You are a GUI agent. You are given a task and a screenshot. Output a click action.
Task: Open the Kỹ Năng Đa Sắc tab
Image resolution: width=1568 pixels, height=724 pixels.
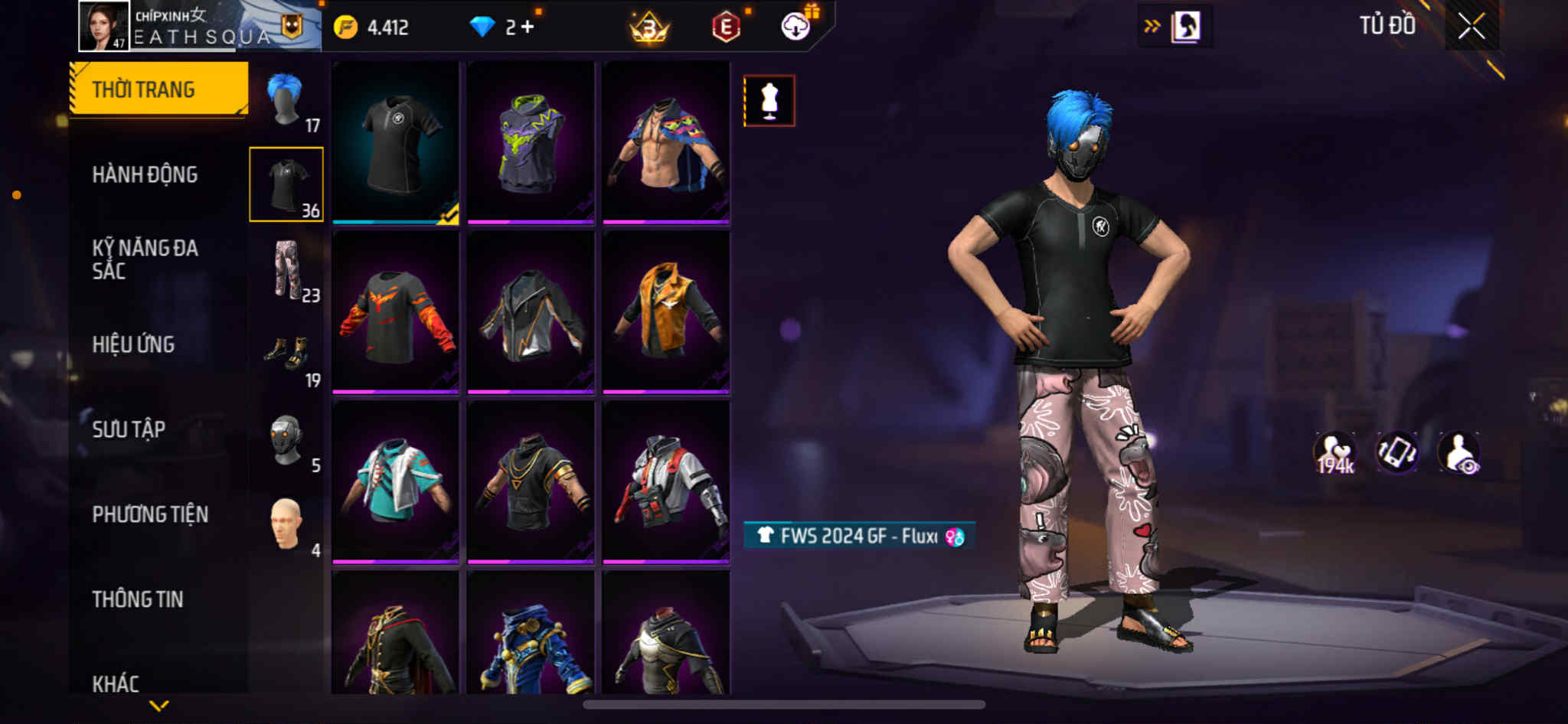145,259
